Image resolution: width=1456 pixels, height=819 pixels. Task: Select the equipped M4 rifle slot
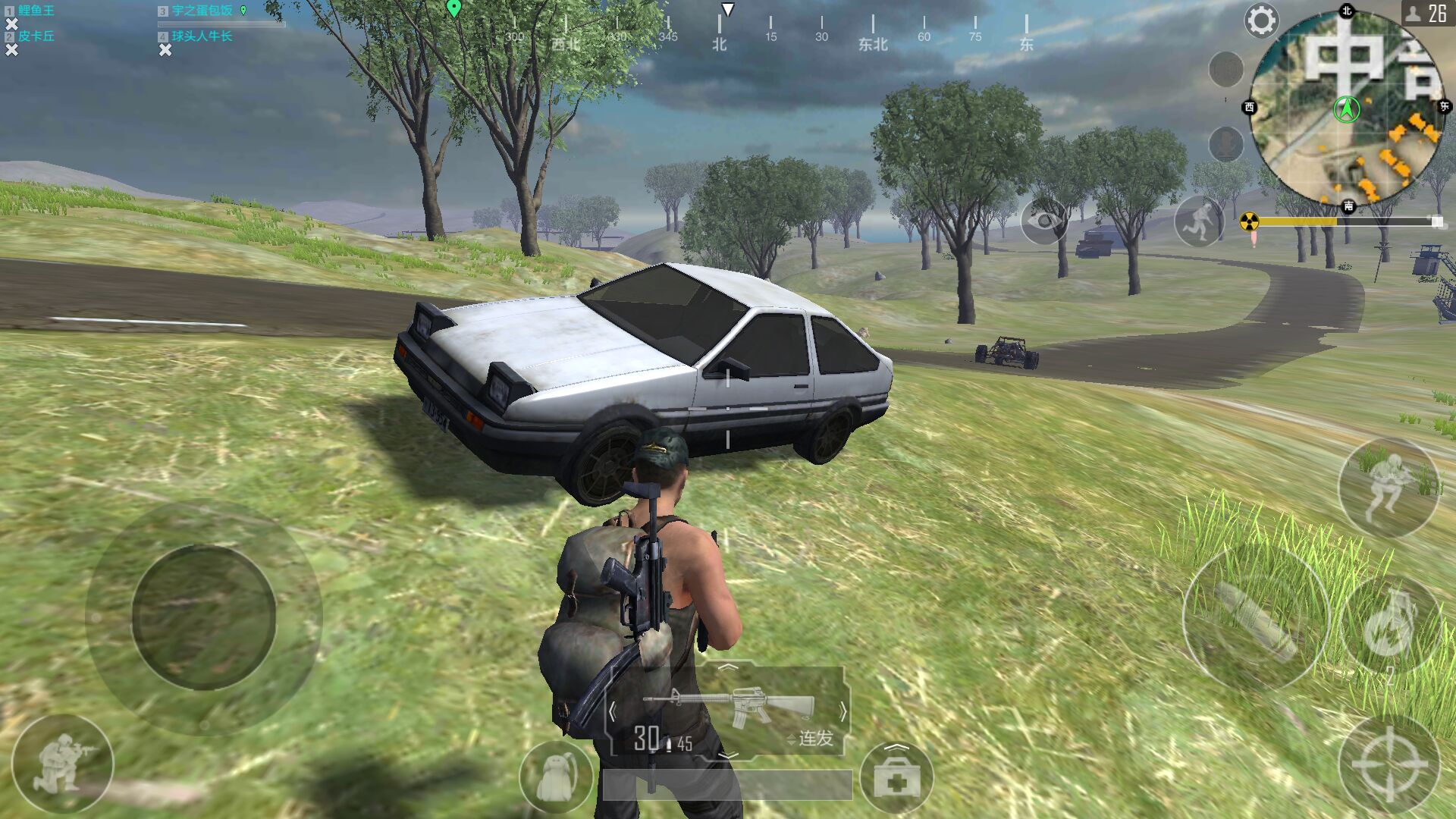(728, 707)
